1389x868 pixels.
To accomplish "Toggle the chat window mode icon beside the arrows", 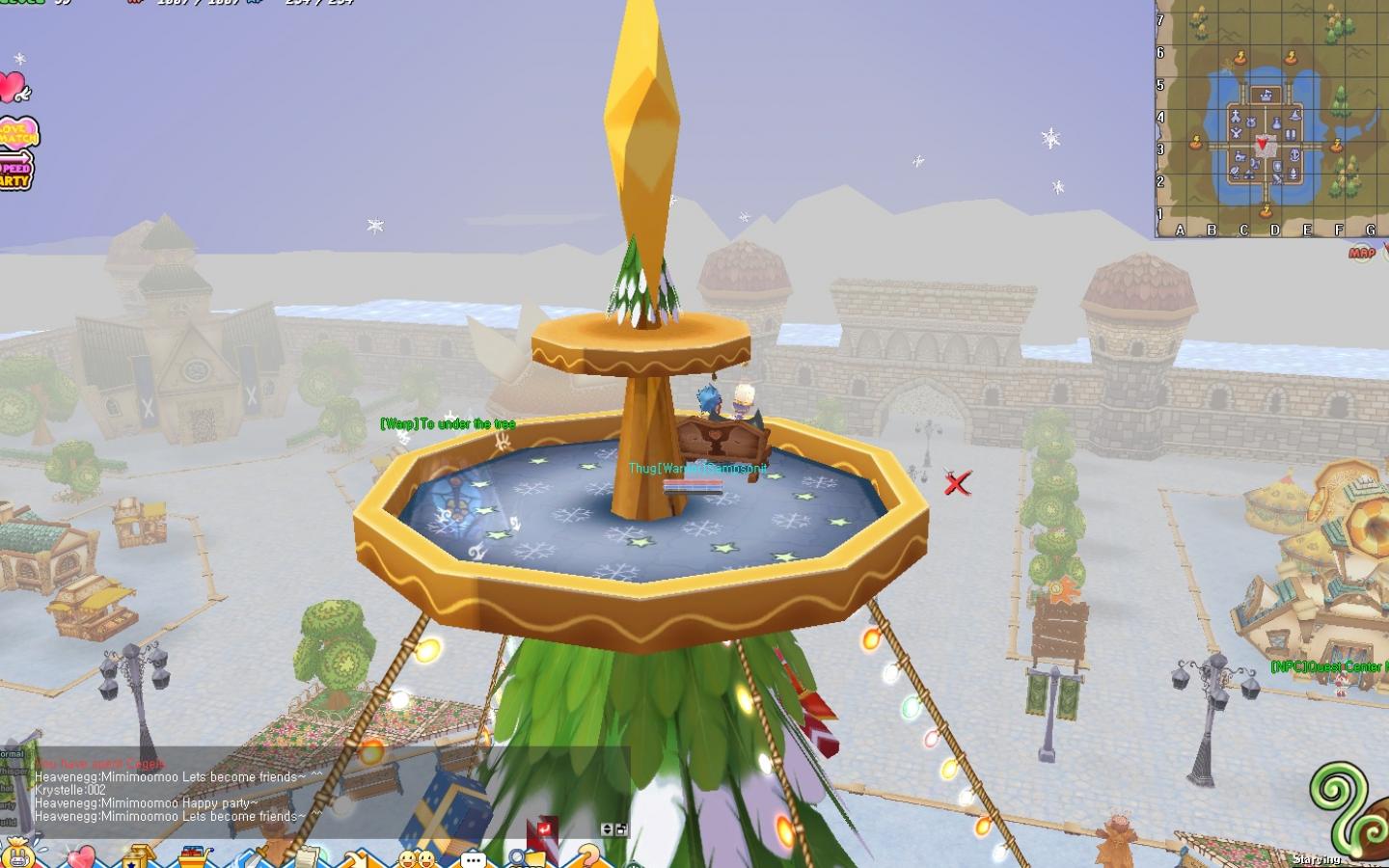I will coord(624,829).
